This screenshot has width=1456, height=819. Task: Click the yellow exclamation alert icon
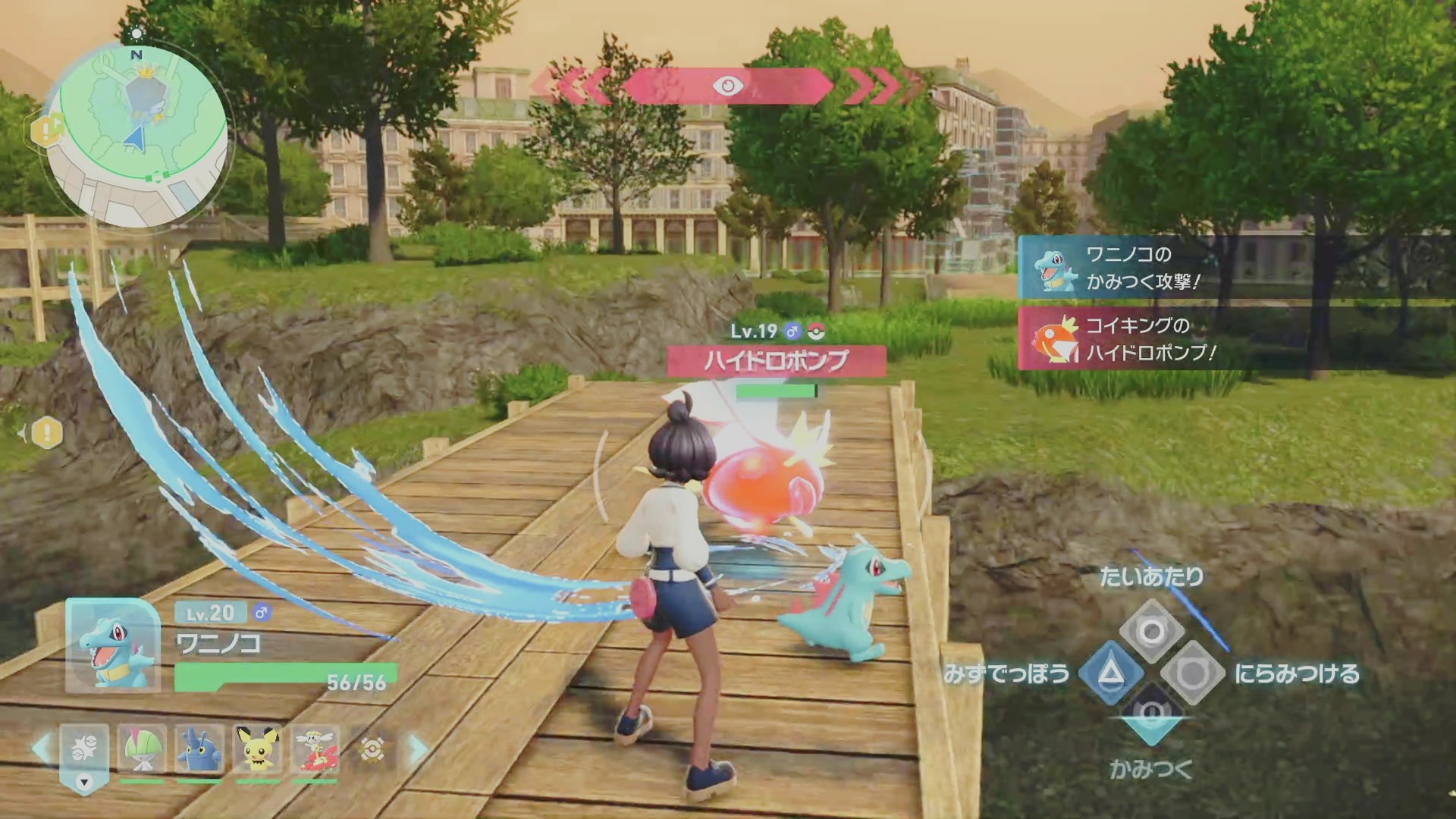tap(47, 433)
